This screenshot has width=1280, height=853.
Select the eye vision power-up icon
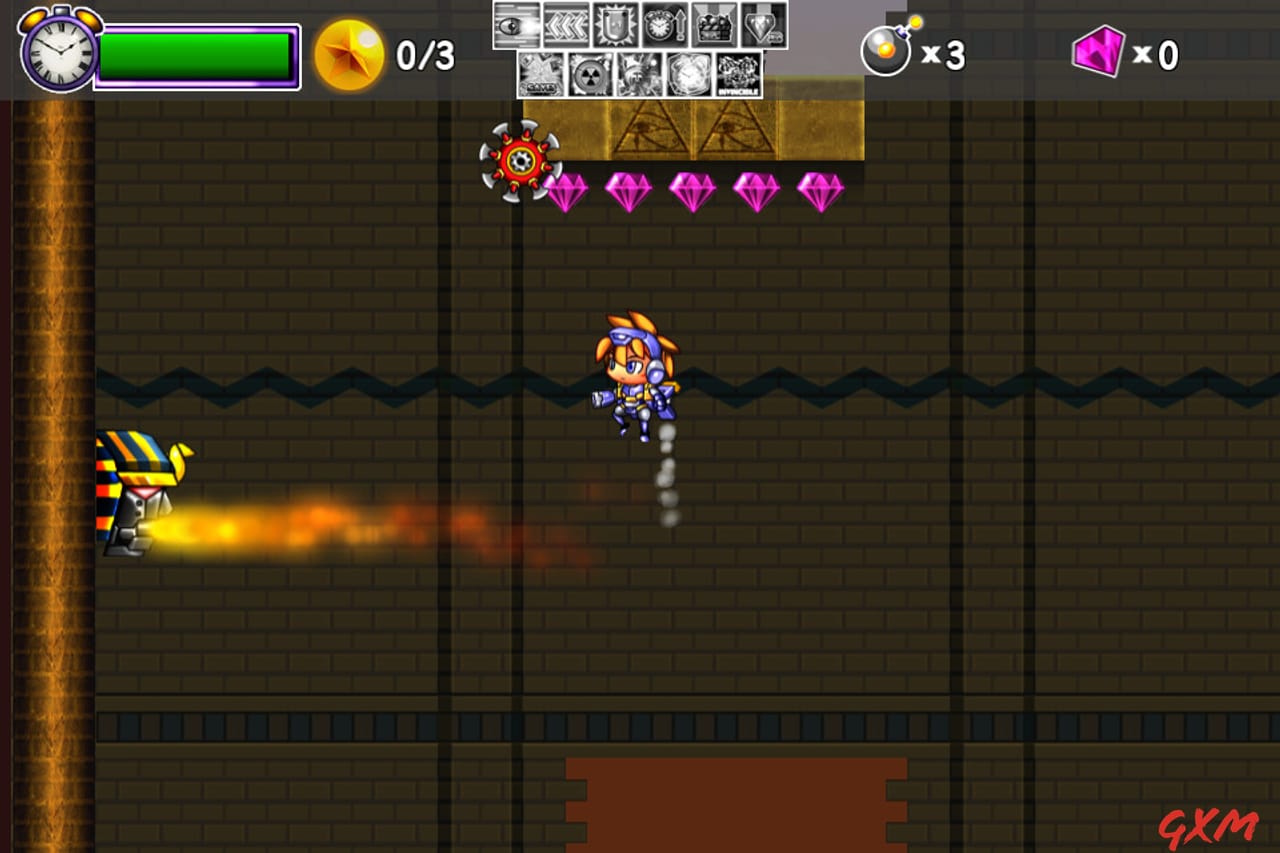pos(516,25)
